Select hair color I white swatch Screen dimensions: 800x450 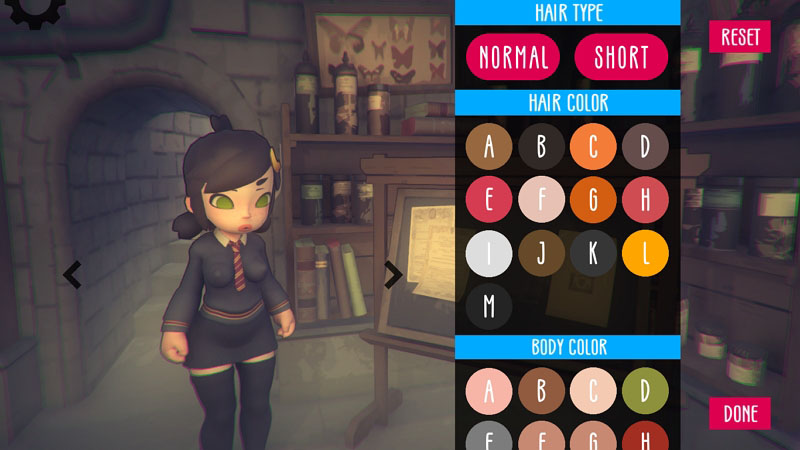[489, 253]
